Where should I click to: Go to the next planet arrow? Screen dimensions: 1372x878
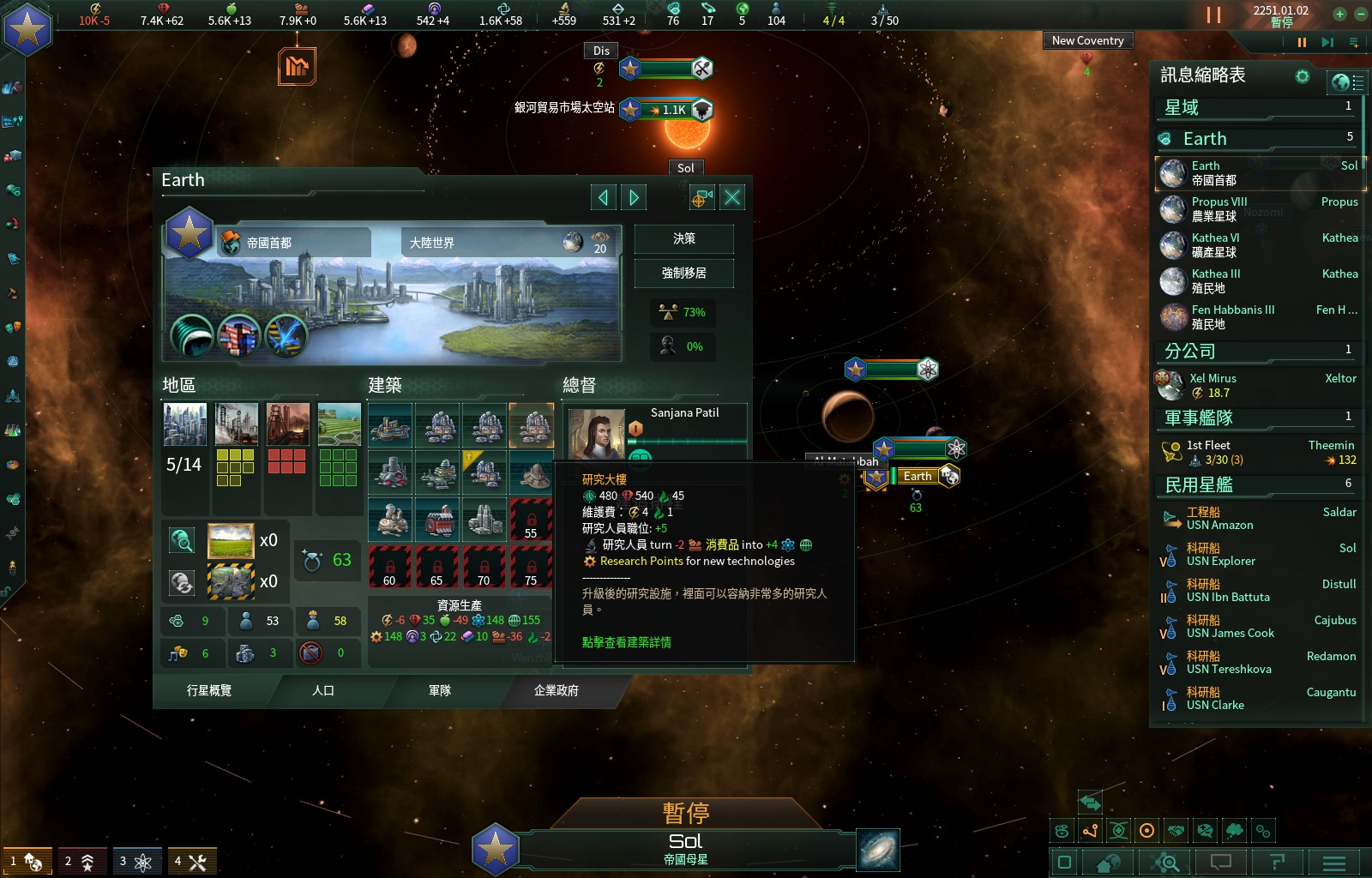[x=634, y=198]
